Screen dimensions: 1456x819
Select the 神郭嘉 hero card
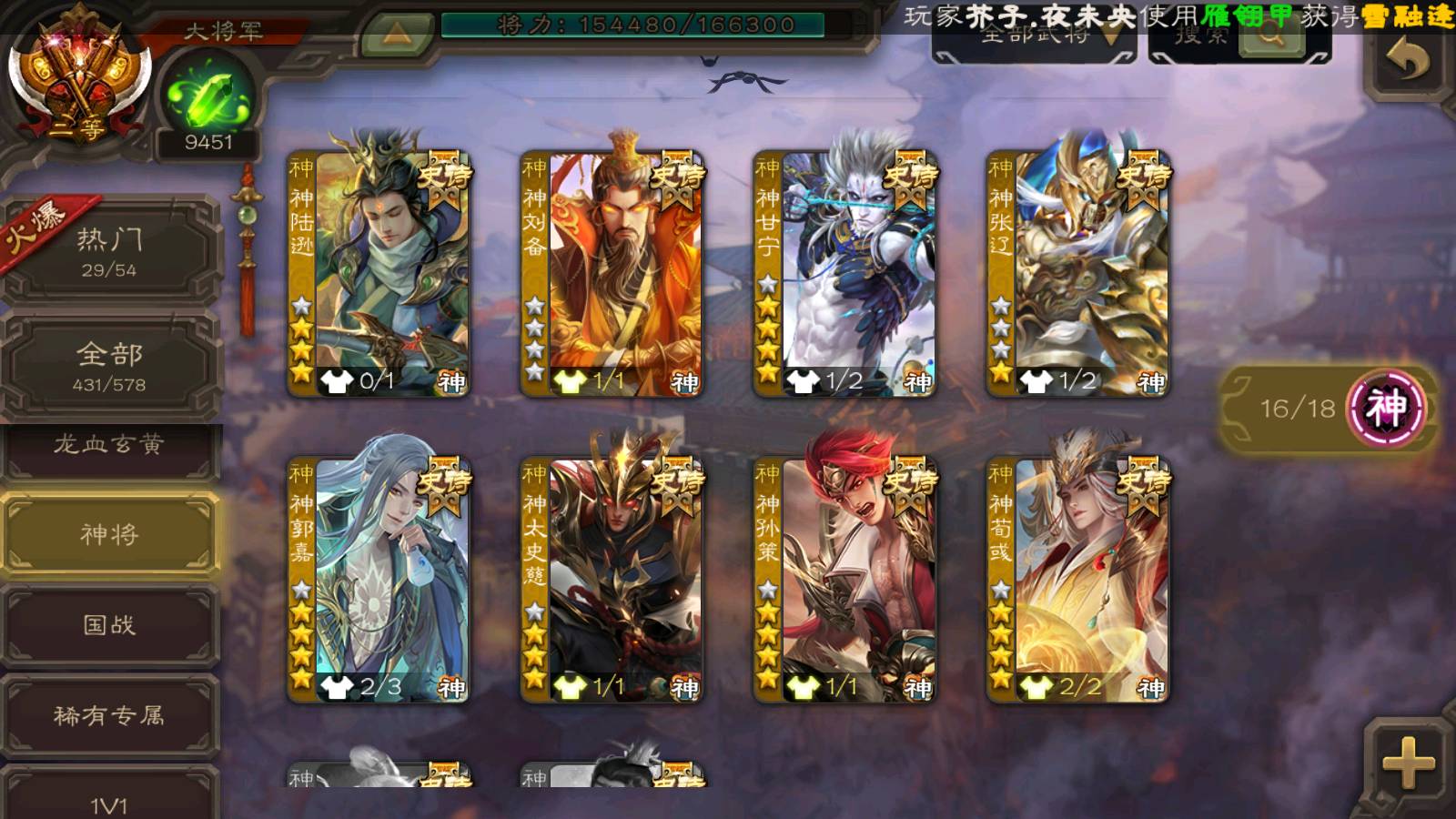(x=379, y=579)
